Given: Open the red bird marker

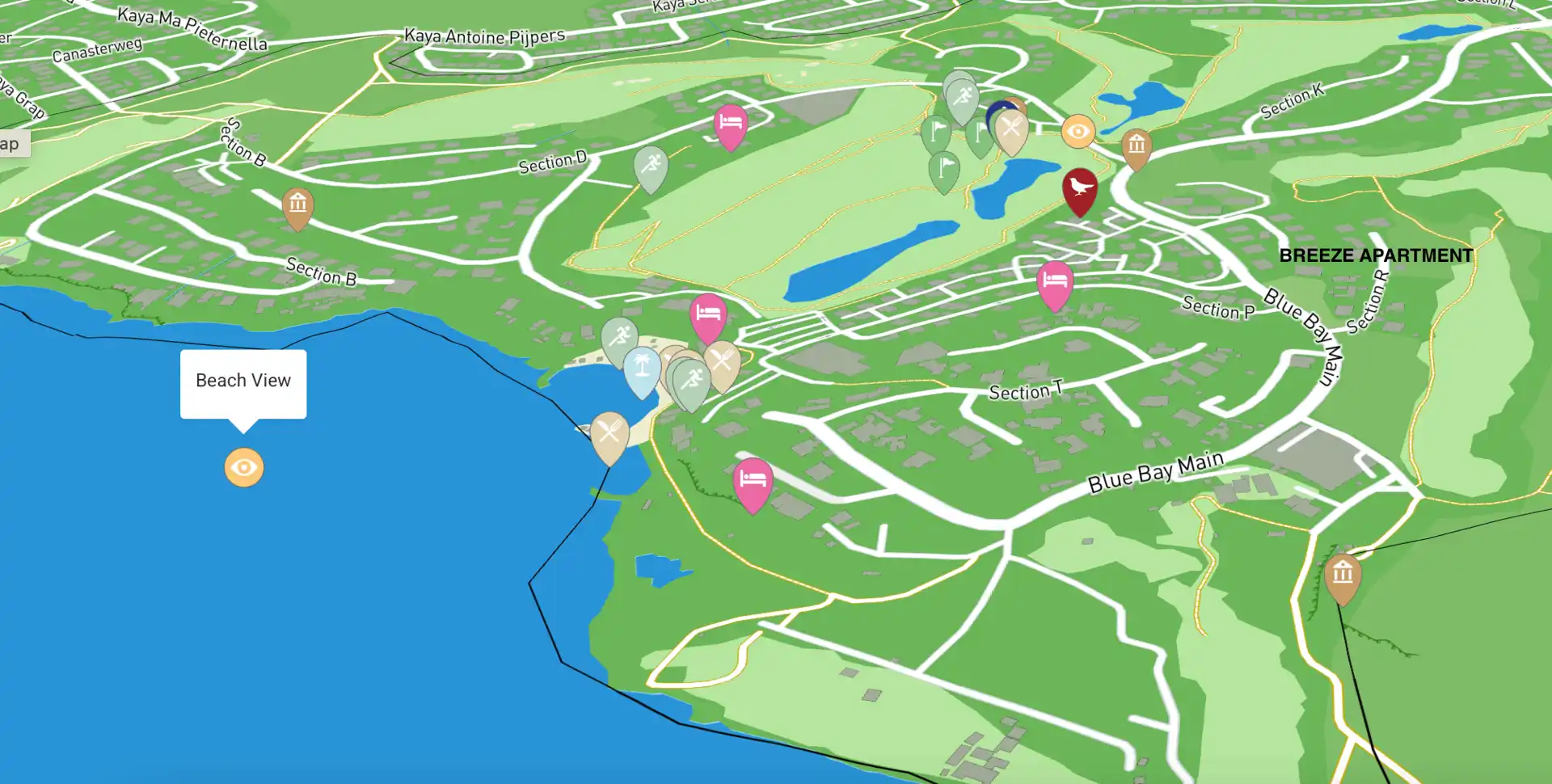Looking at the screenshot, I should click(x=1079, y=189).
